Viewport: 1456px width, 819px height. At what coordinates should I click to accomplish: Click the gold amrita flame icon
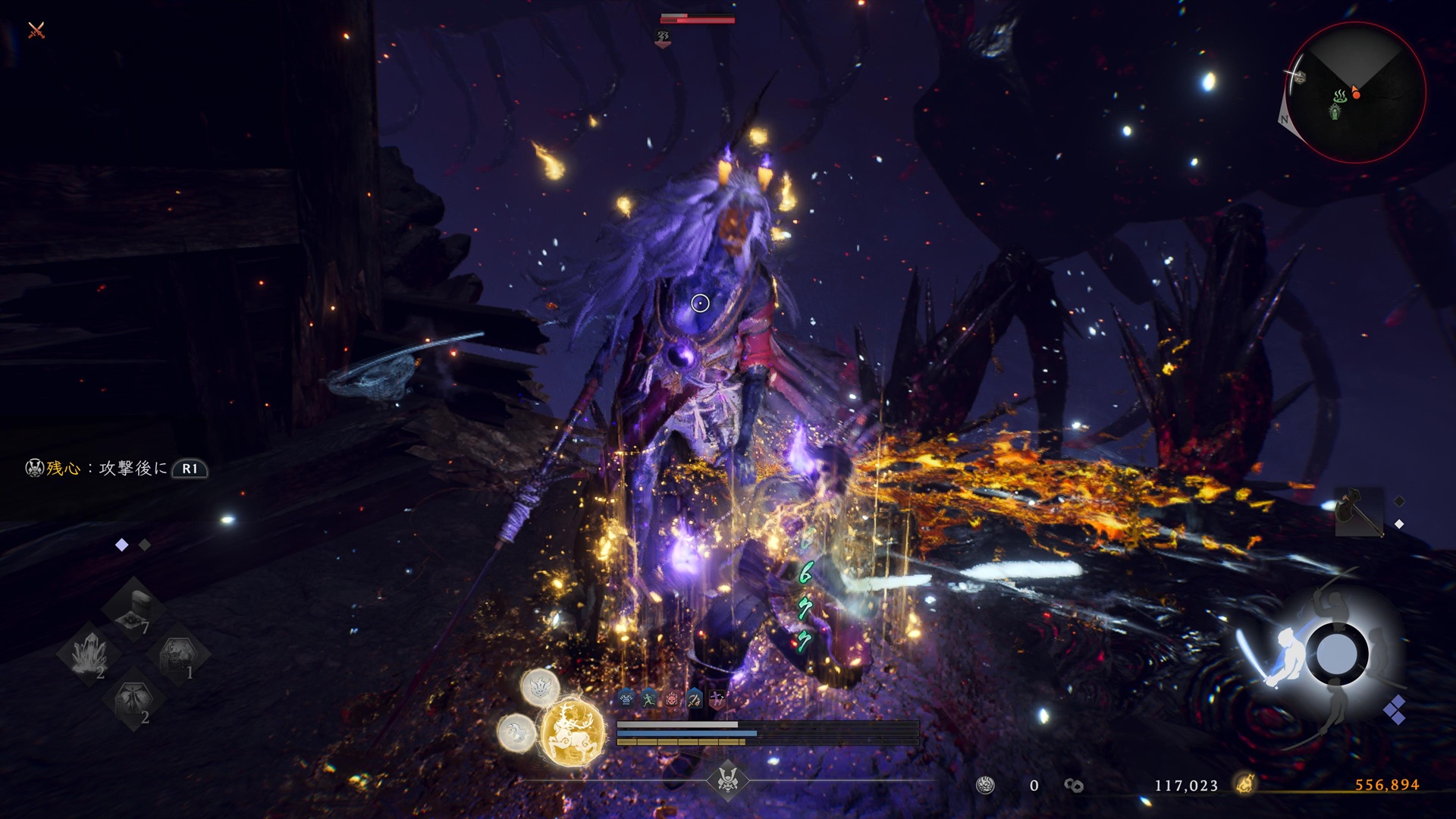(x=1244, y=784)
